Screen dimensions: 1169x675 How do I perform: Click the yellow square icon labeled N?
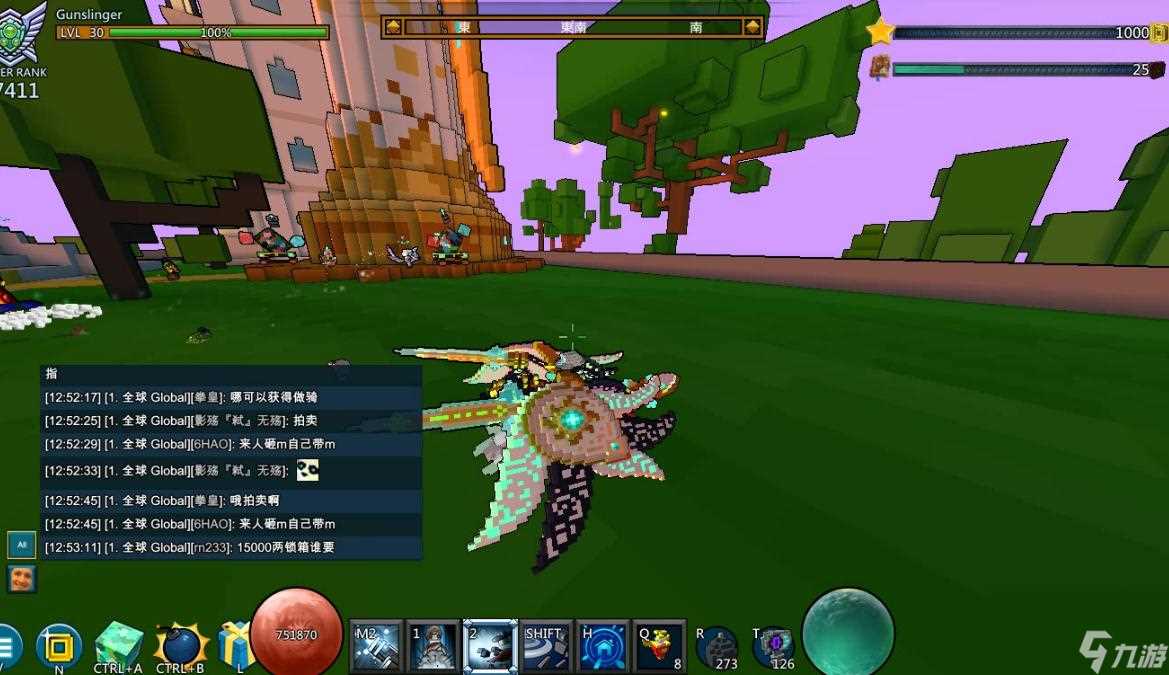[59, 646]
